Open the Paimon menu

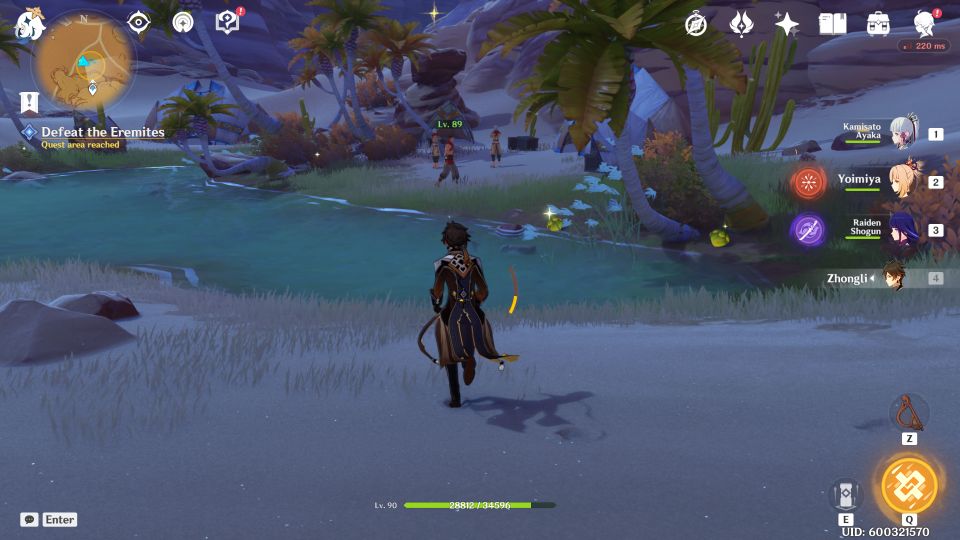pyautogui.click(x=30, y=24)
